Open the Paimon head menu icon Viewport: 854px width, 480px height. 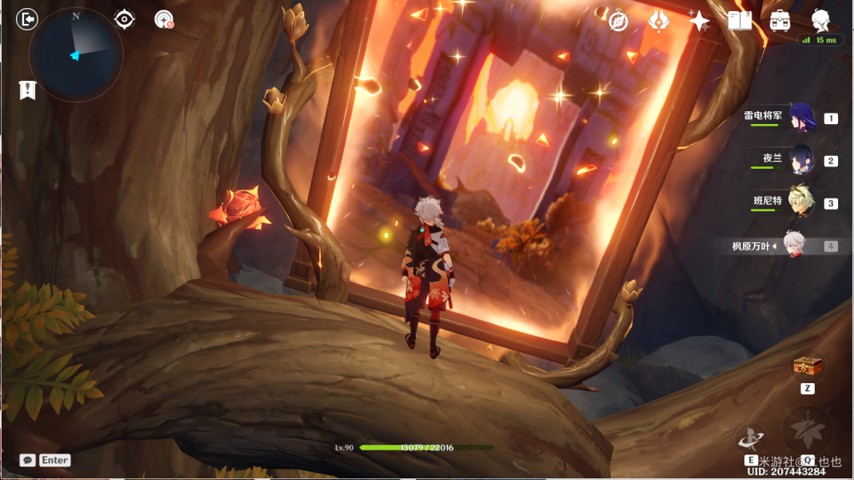[x=821, y=20]
